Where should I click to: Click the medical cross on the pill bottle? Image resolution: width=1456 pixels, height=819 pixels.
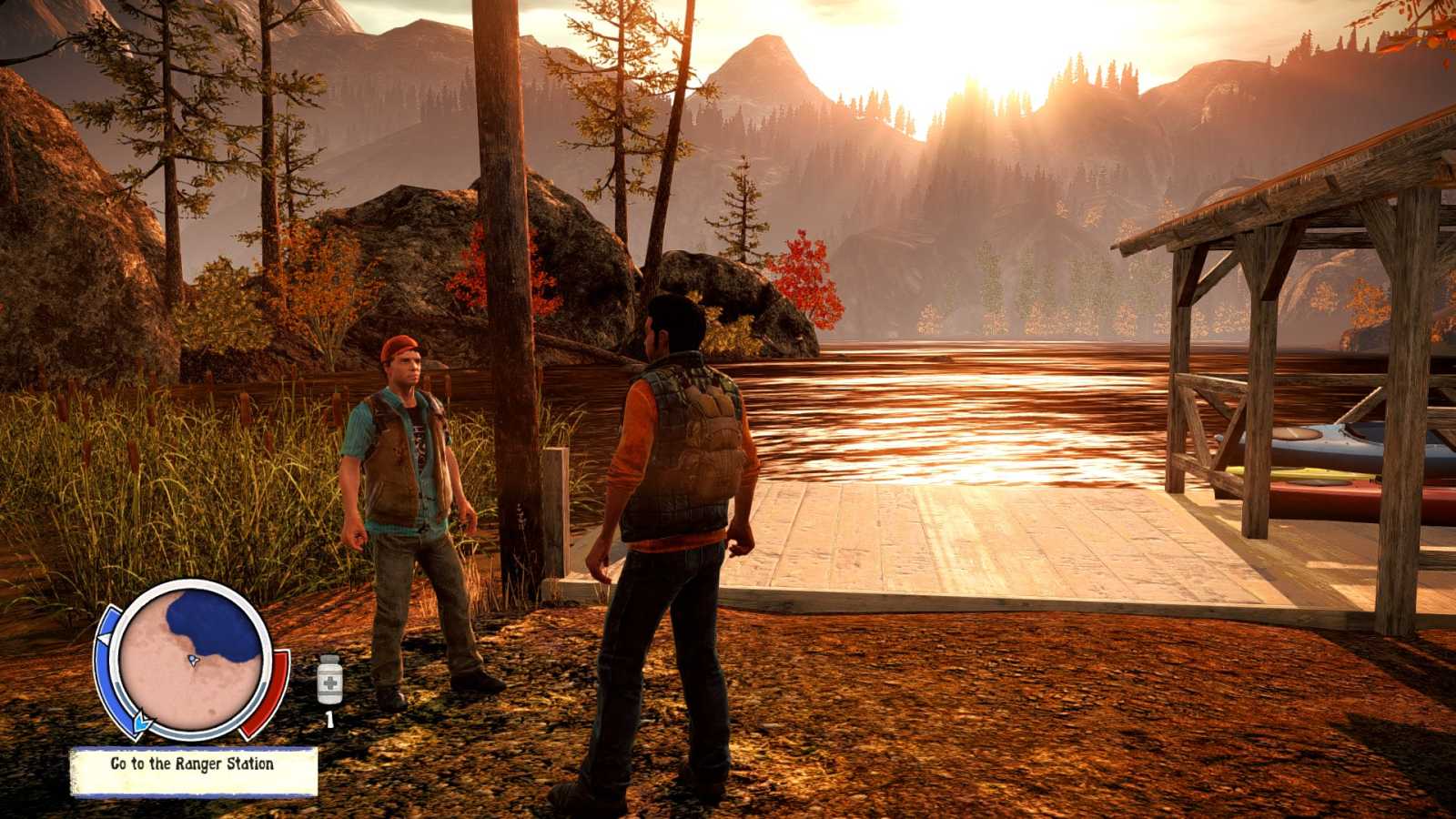330,684
